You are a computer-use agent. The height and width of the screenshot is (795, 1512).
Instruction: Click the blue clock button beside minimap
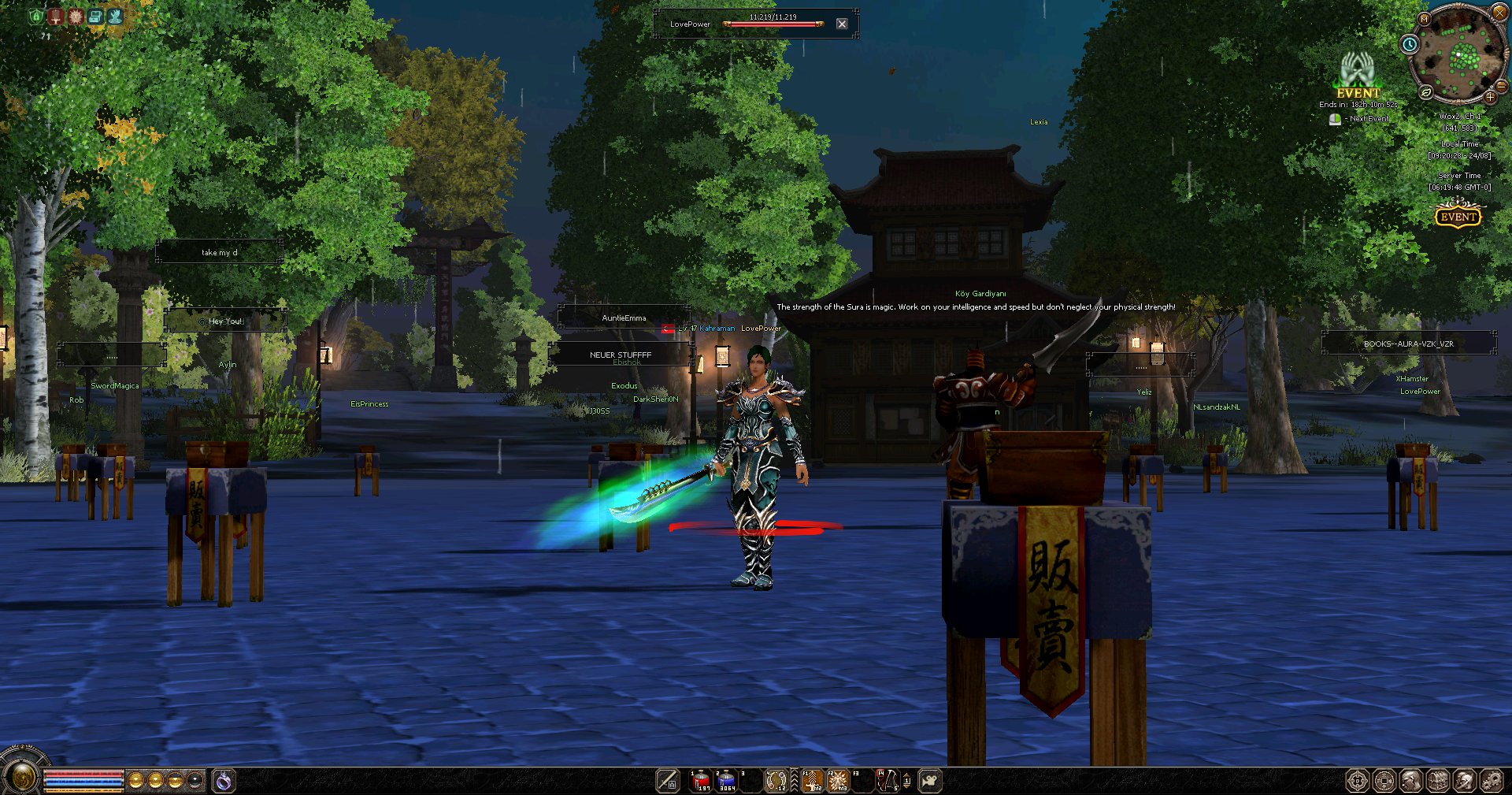click(1410, 44)
